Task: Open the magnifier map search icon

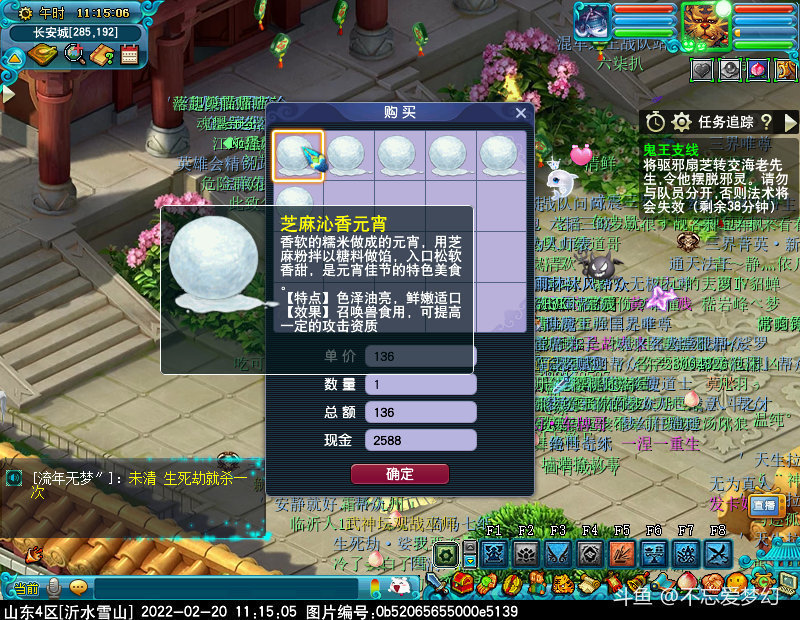Action: point(73,54)
